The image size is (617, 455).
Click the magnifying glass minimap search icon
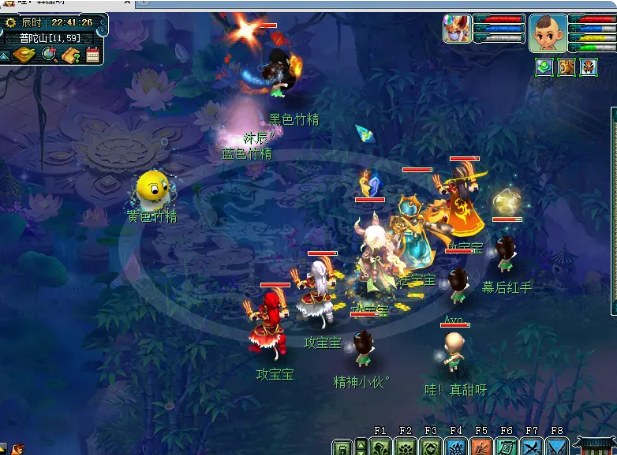49,55
